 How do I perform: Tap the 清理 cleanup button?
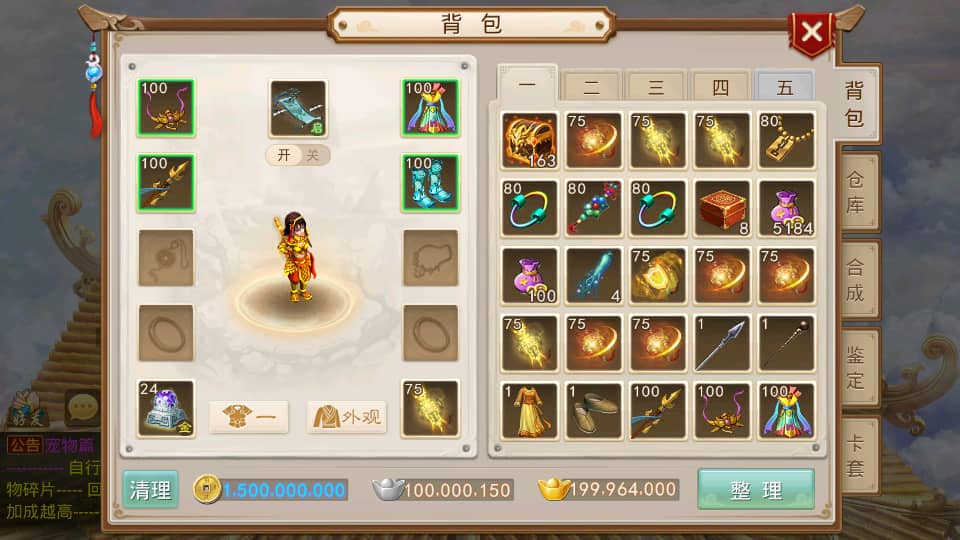150,490
